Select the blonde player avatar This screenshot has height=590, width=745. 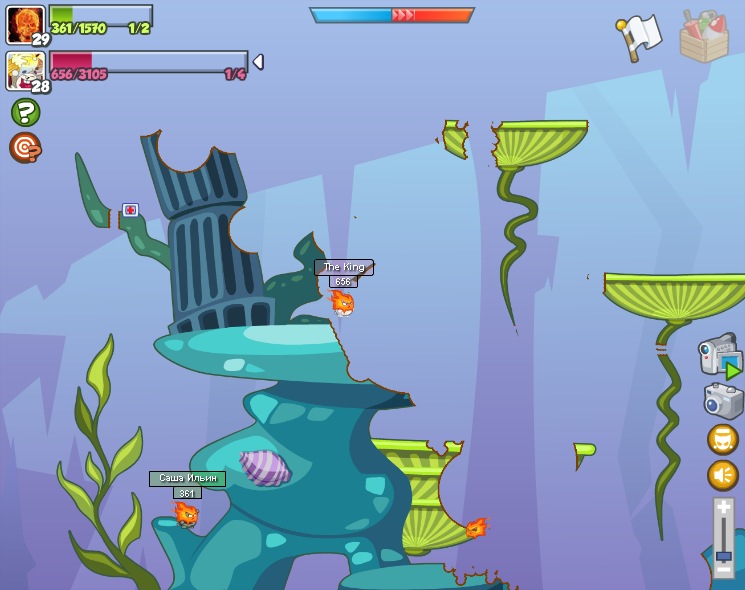click(x=24, y=70)
